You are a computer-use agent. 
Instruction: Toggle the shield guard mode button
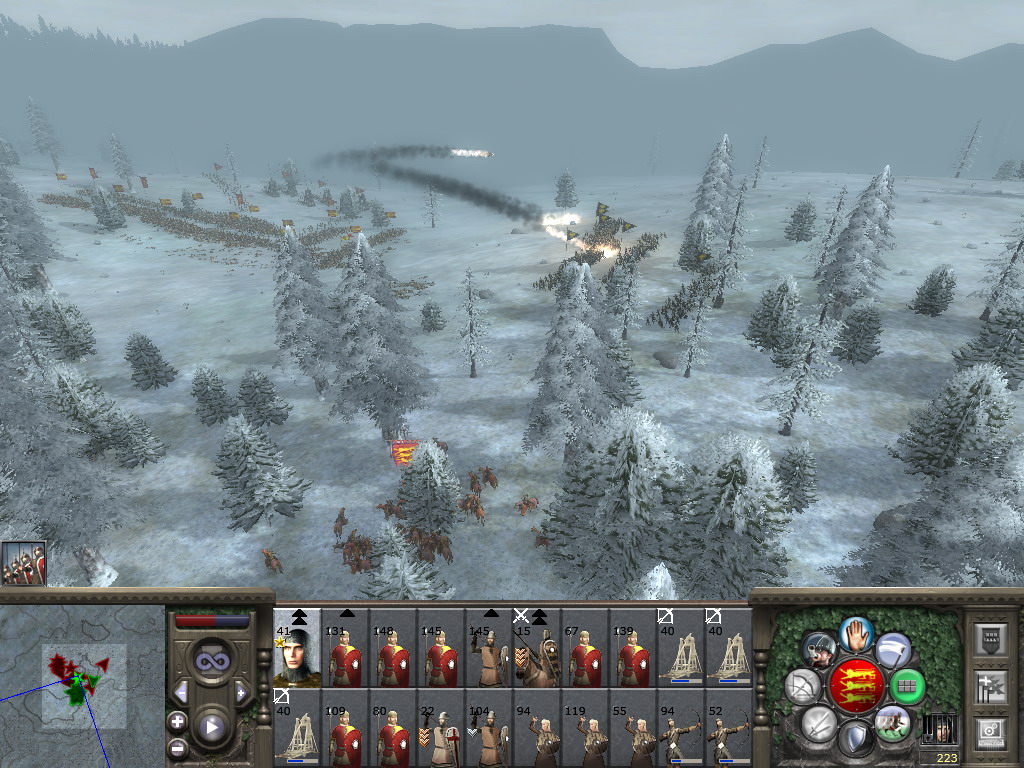pos(856,738)
